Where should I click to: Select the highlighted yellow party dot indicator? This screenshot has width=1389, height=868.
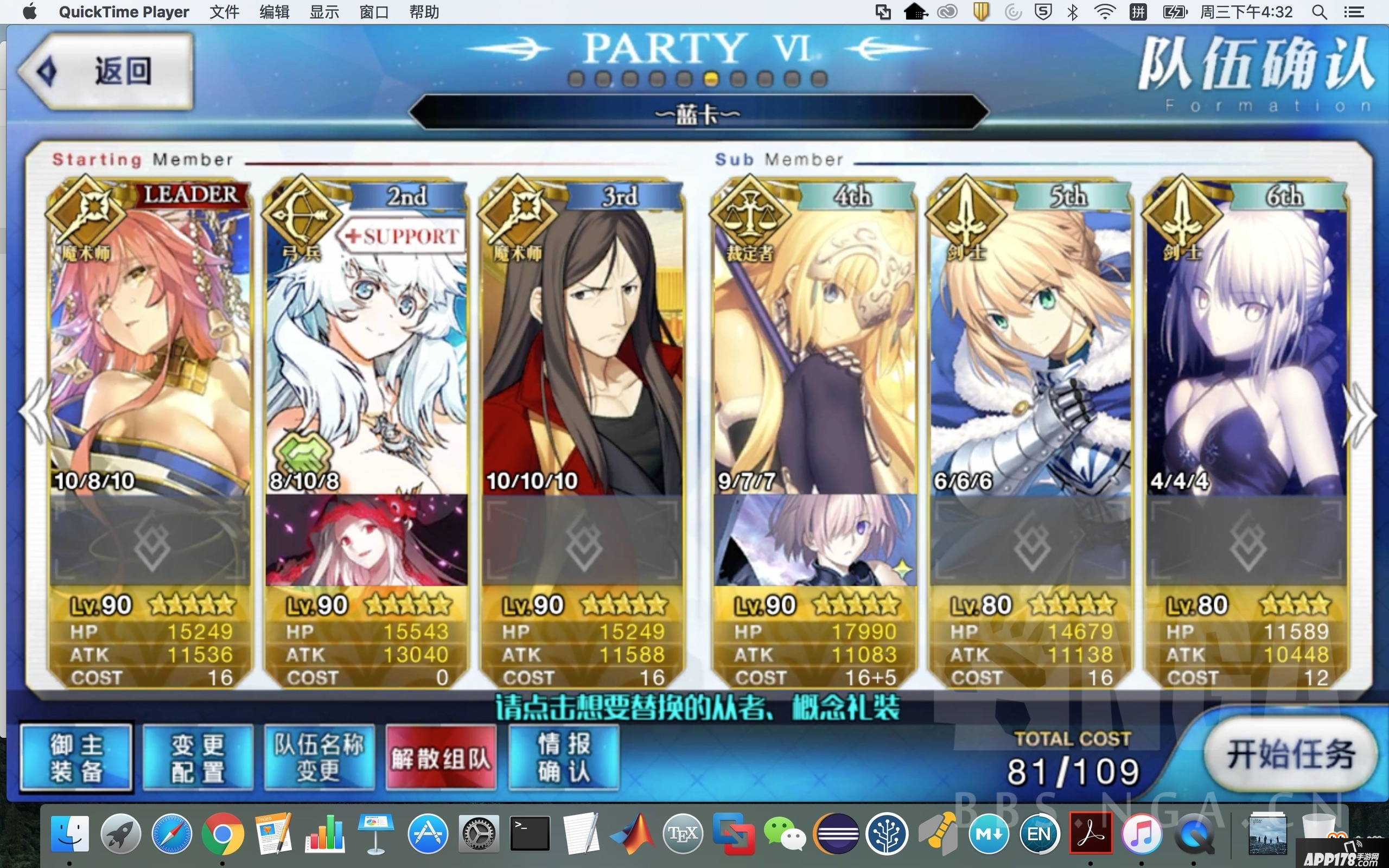click(712, 80)
